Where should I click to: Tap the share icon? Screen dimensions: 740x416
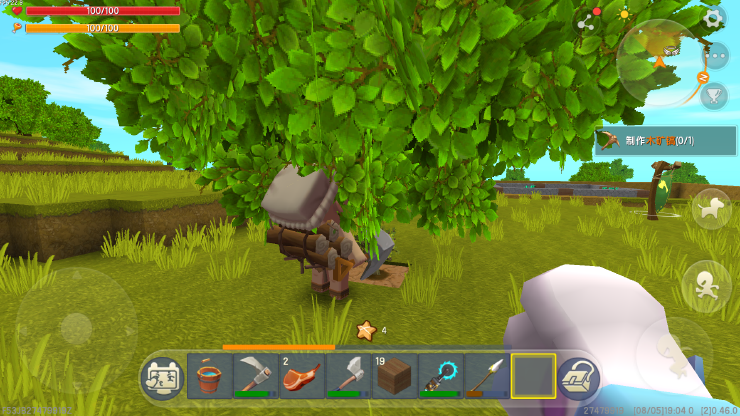coord(586,22)
